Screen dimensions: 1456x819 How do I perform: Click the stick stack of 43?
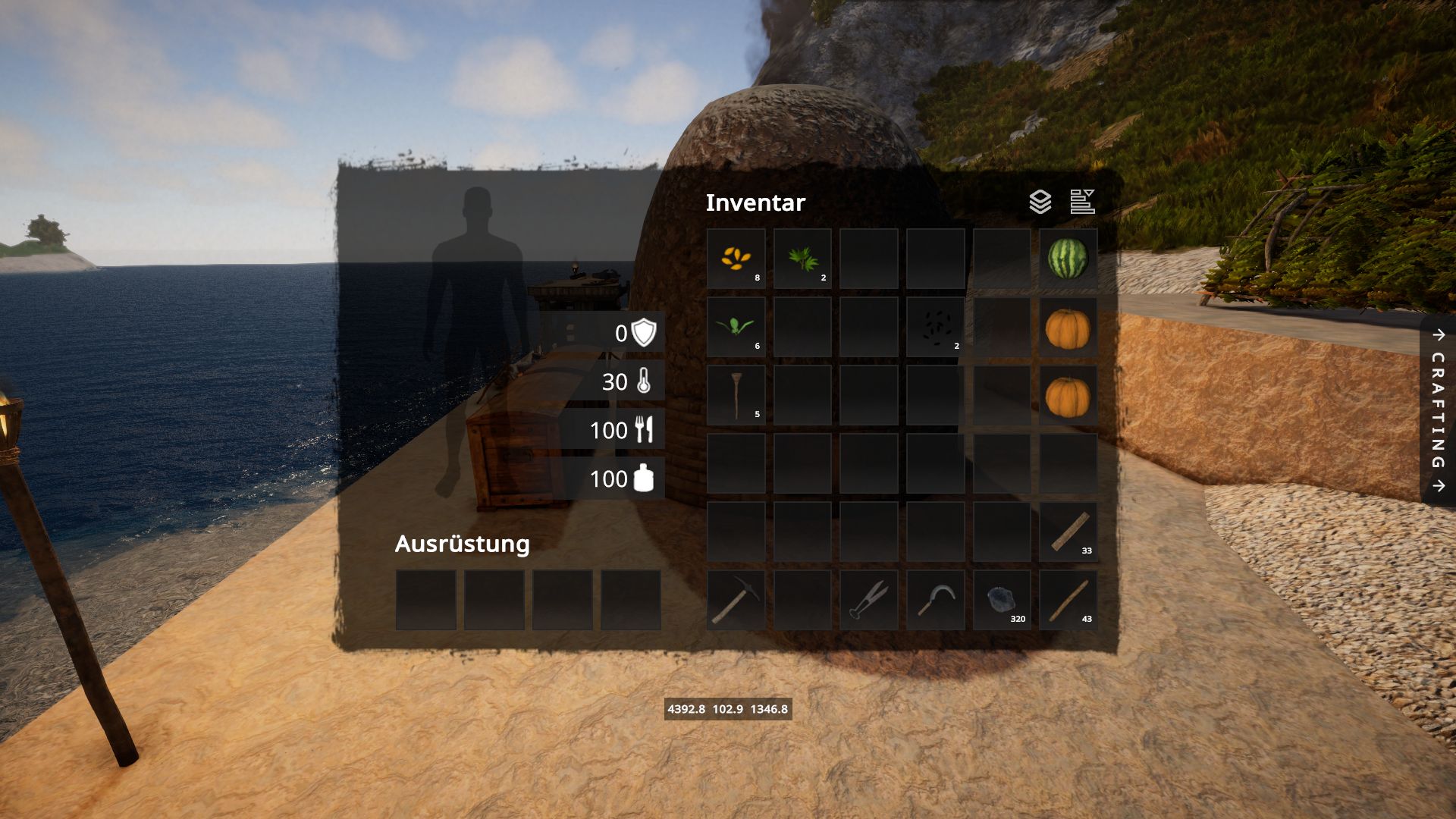1068,600
